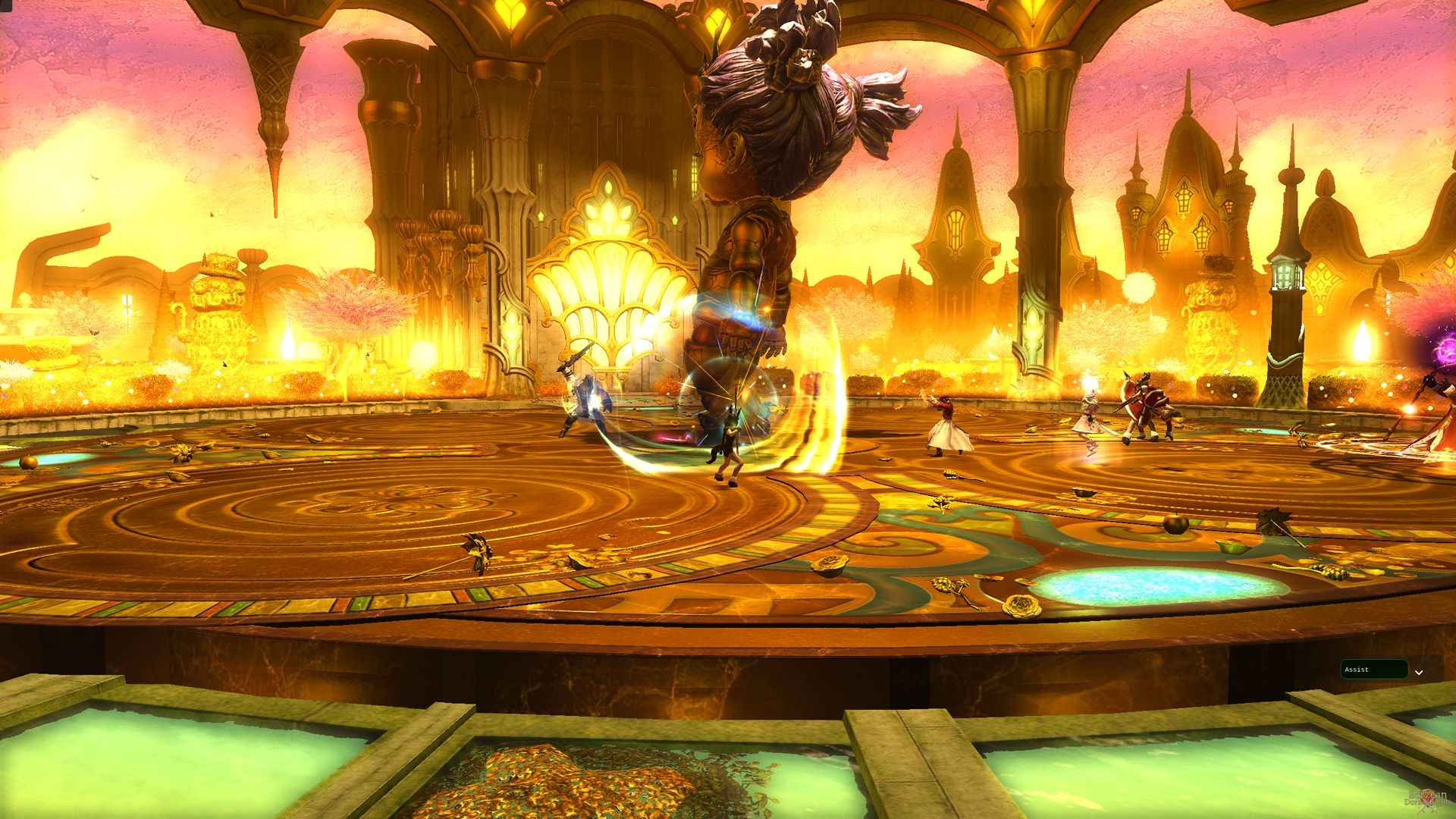Click the Assist text field

tap(1373, 670)
